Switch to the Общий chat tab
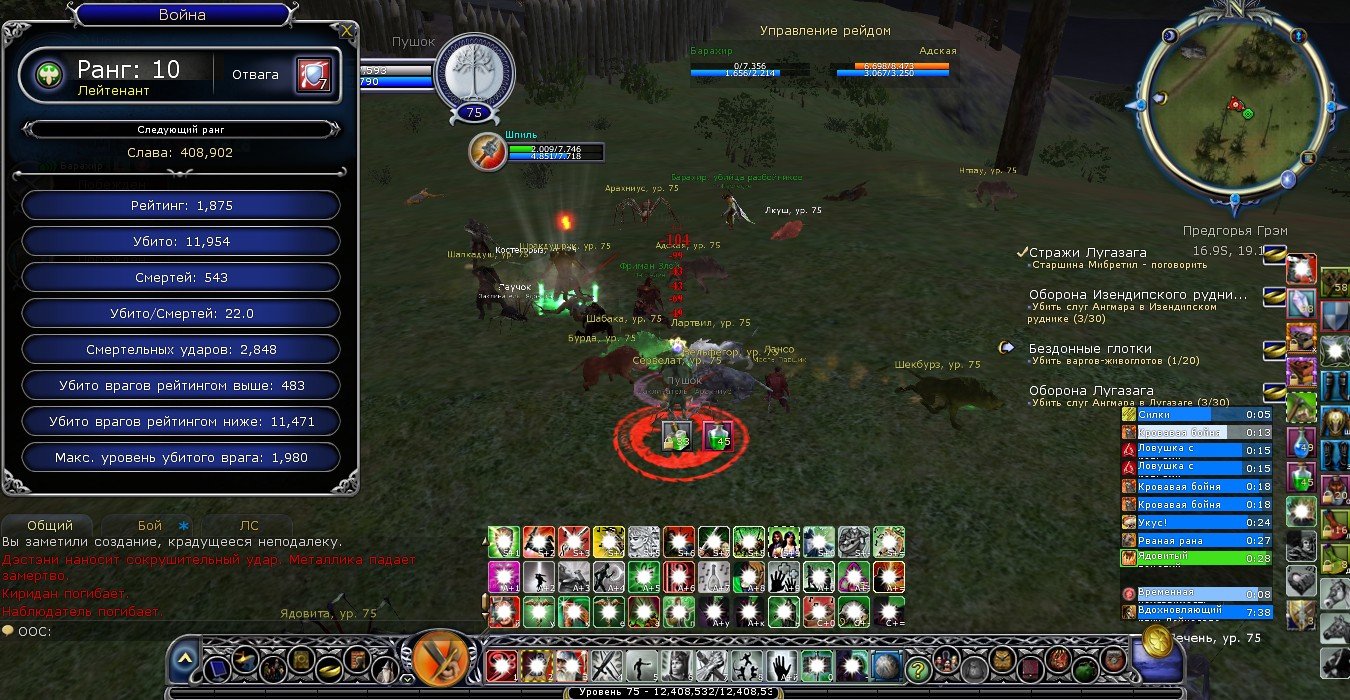 coord(50,525)
